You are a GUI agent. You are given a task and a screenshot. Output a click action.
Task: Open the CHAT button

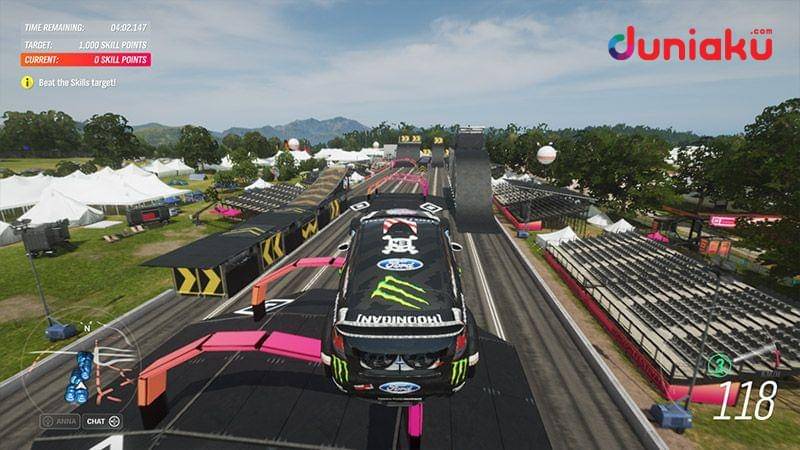pyautogui.click(x=101, y=421)
